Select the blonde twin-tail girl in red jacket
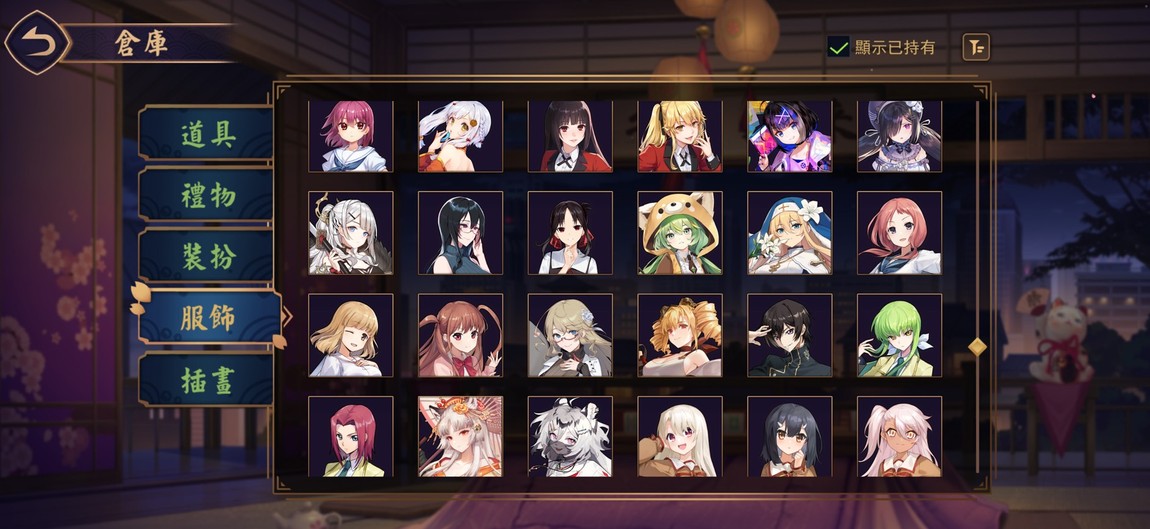Screen dimensions: 1150x529 [x=680, y=136]
